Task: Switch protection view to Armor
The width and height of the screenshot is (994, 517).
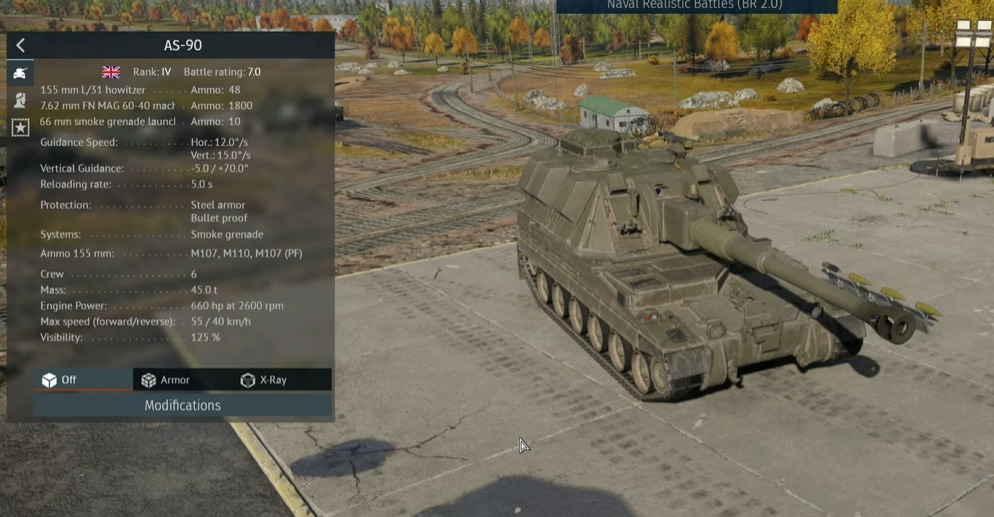Action: pyautogui.click(x=166, y=380)
